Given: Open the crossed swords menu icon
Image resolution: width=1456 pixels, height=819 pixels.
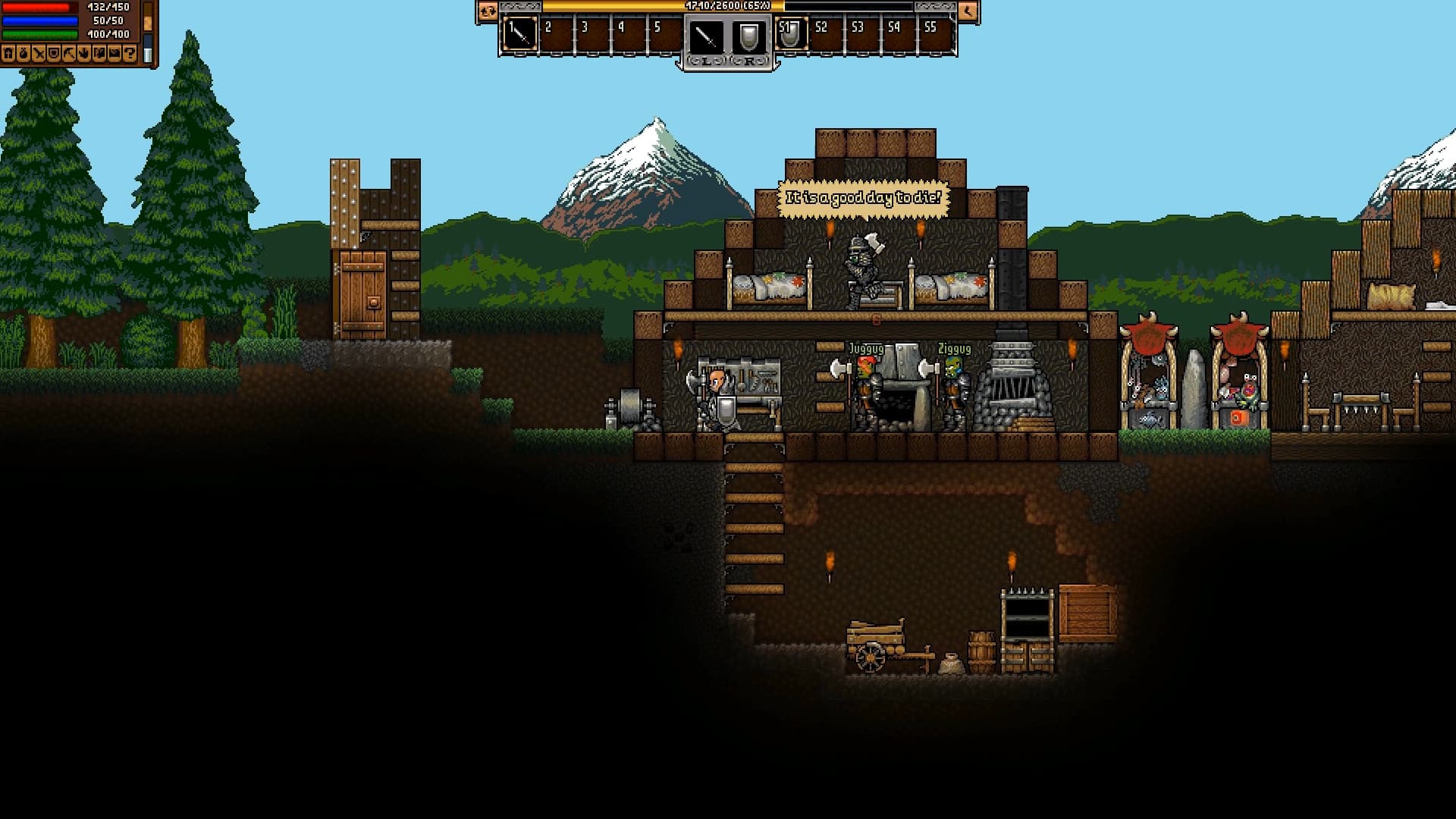Looking at the screenshot, I should (x=39, y=53).
